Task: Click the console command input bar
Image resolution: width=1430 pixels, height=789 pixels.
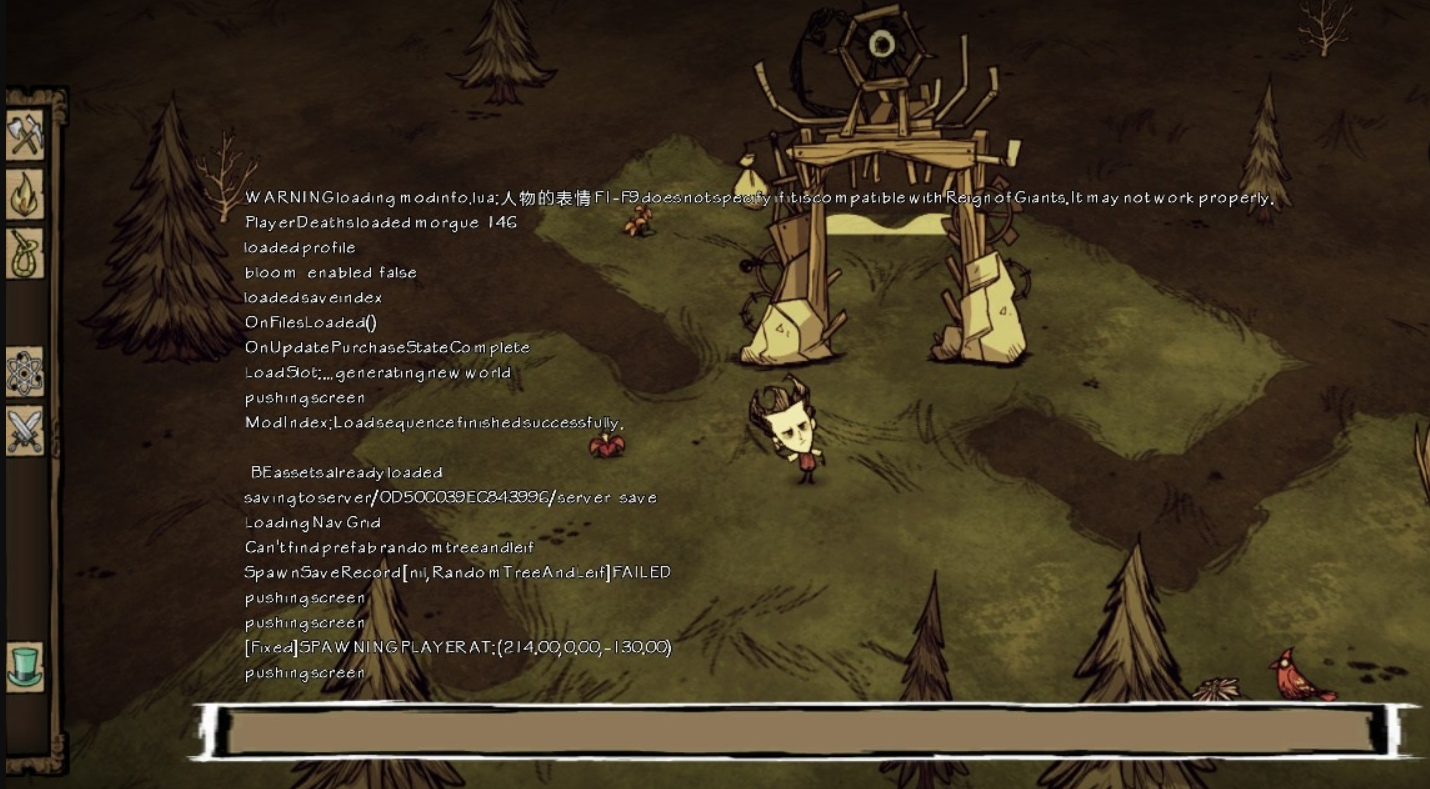Action: click(x=800, y=731)
